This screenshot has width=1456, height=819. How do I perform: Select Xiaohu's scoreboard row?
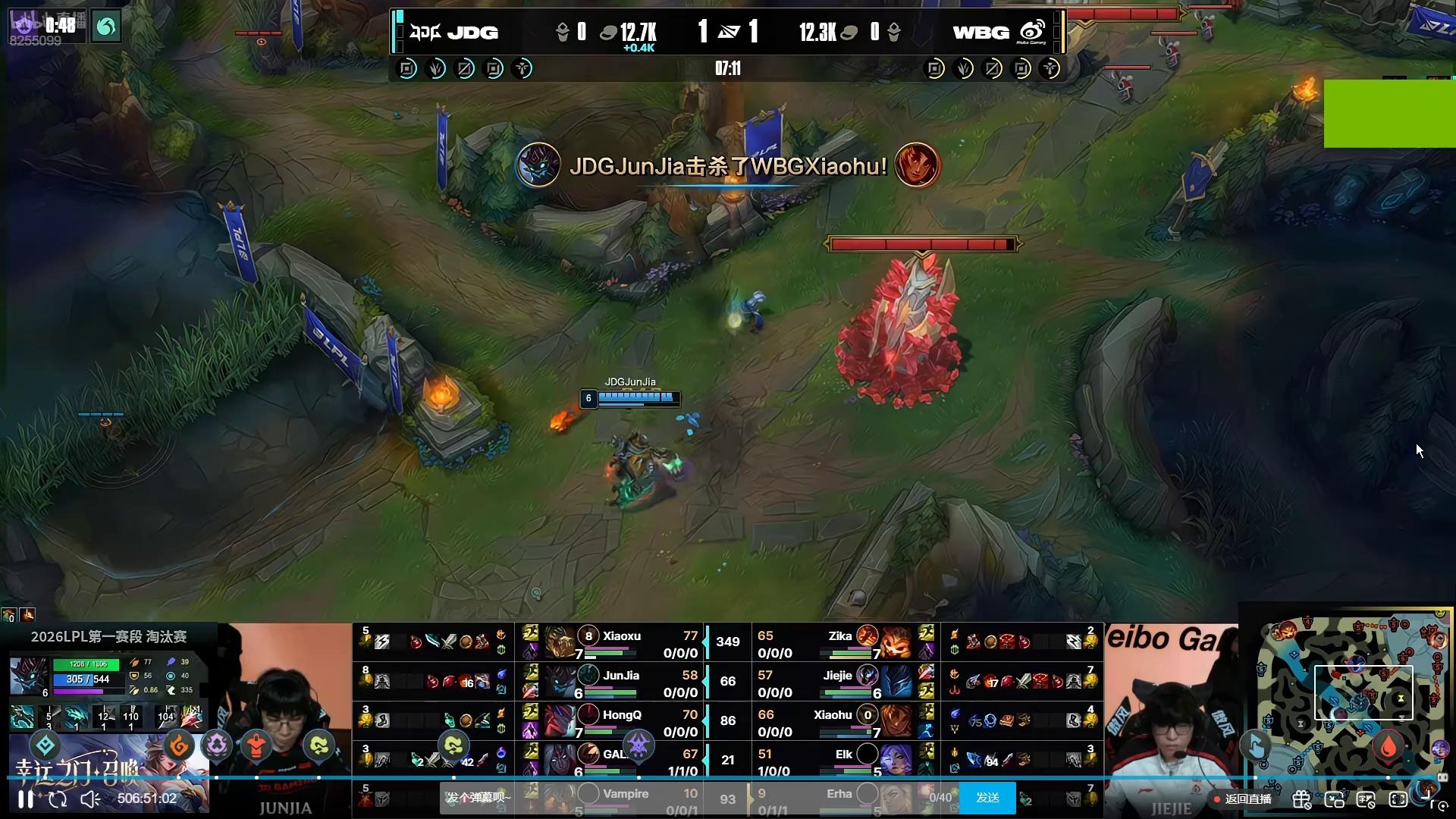tap(834, 722)
